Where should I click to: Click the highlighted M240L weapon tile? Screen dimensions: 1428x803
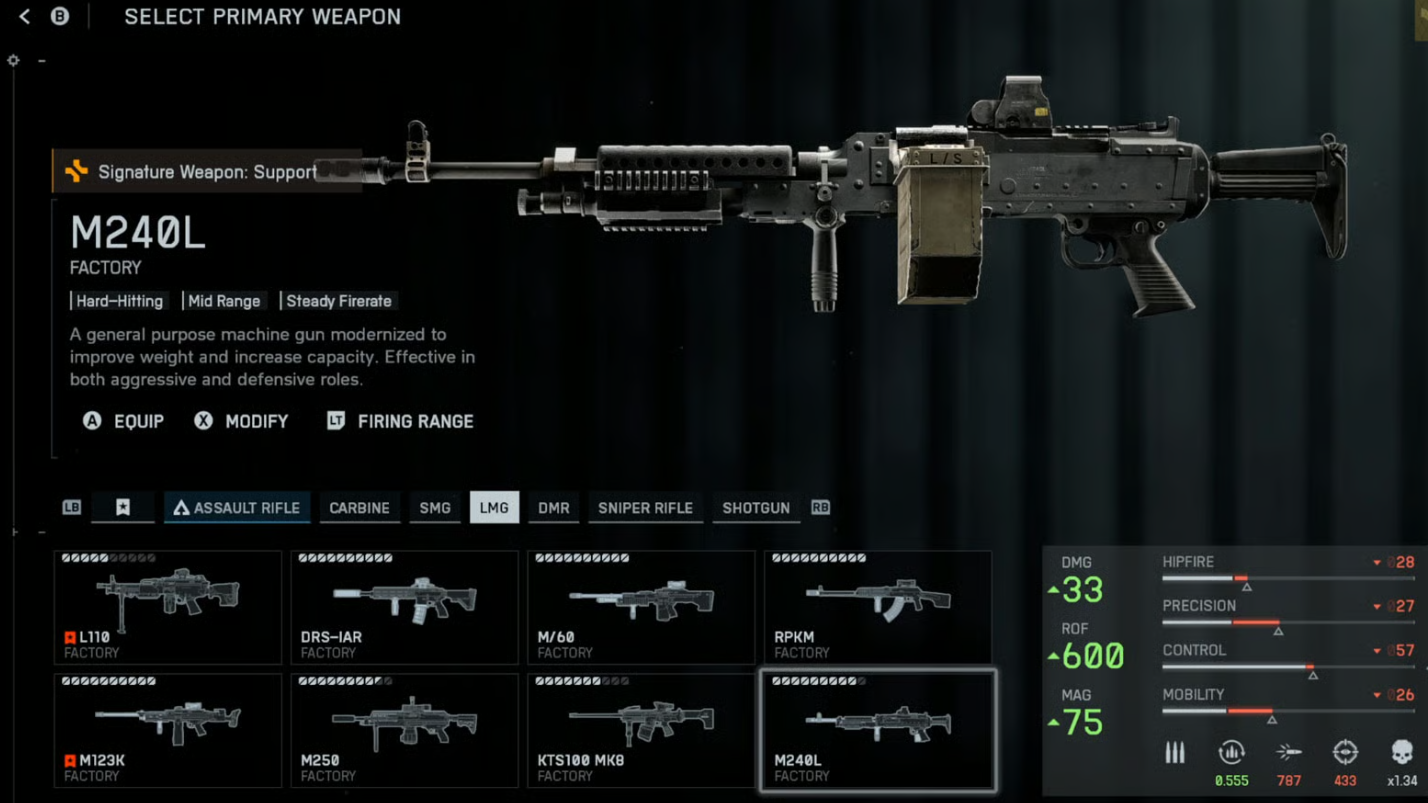(x=877, y=730)
